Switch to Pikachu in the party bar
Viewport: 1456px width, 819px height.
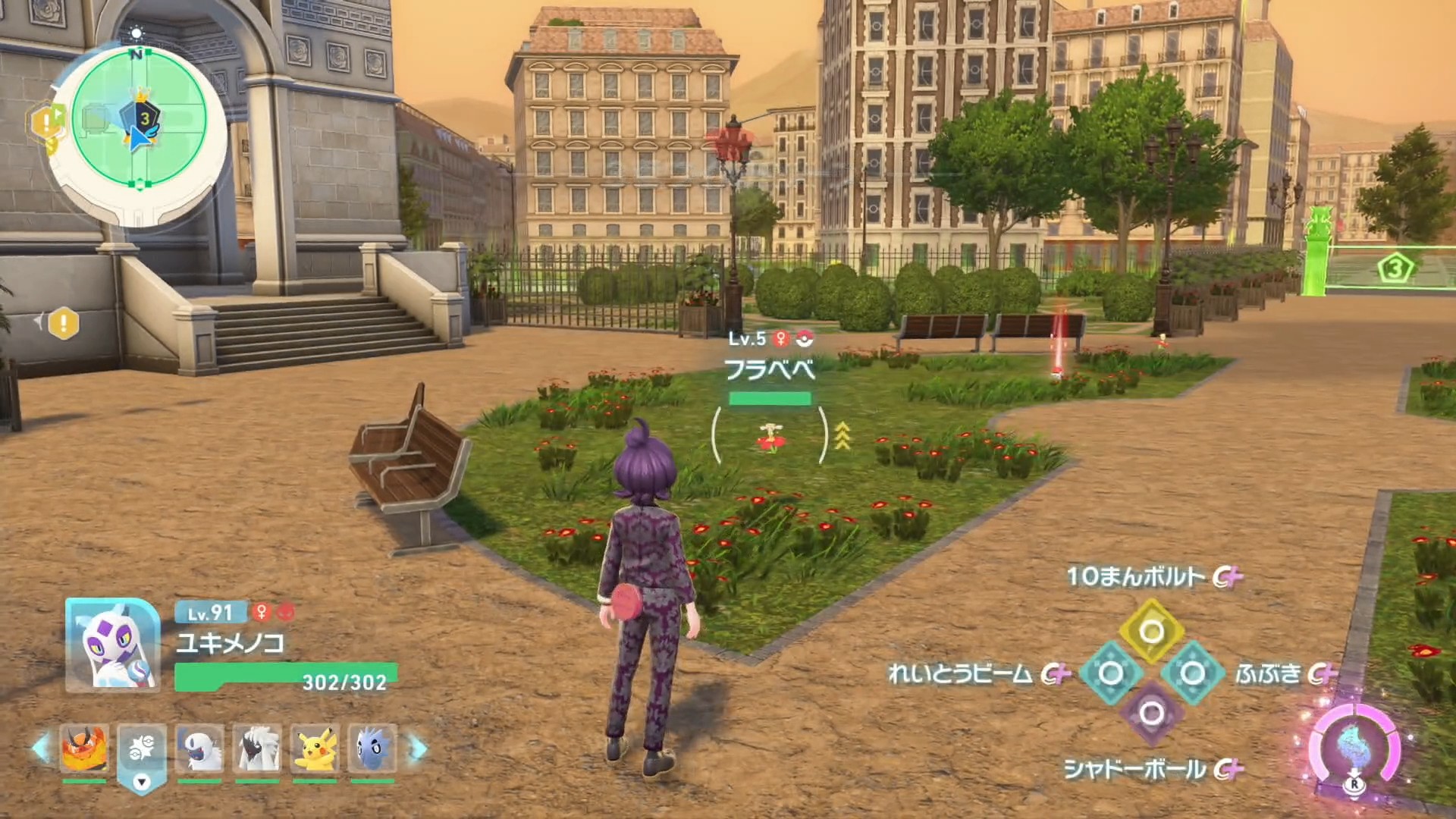[x=315, y=748]
